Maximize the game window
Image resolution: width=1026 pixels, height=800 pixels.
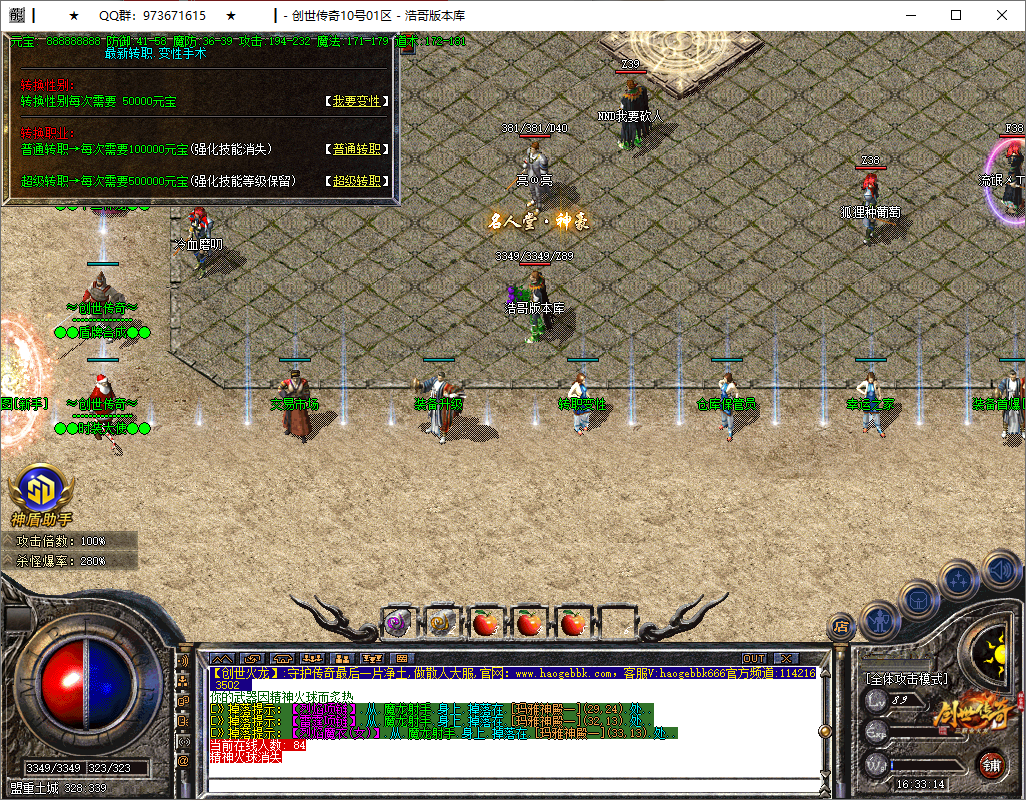click(x=956, y=15)
